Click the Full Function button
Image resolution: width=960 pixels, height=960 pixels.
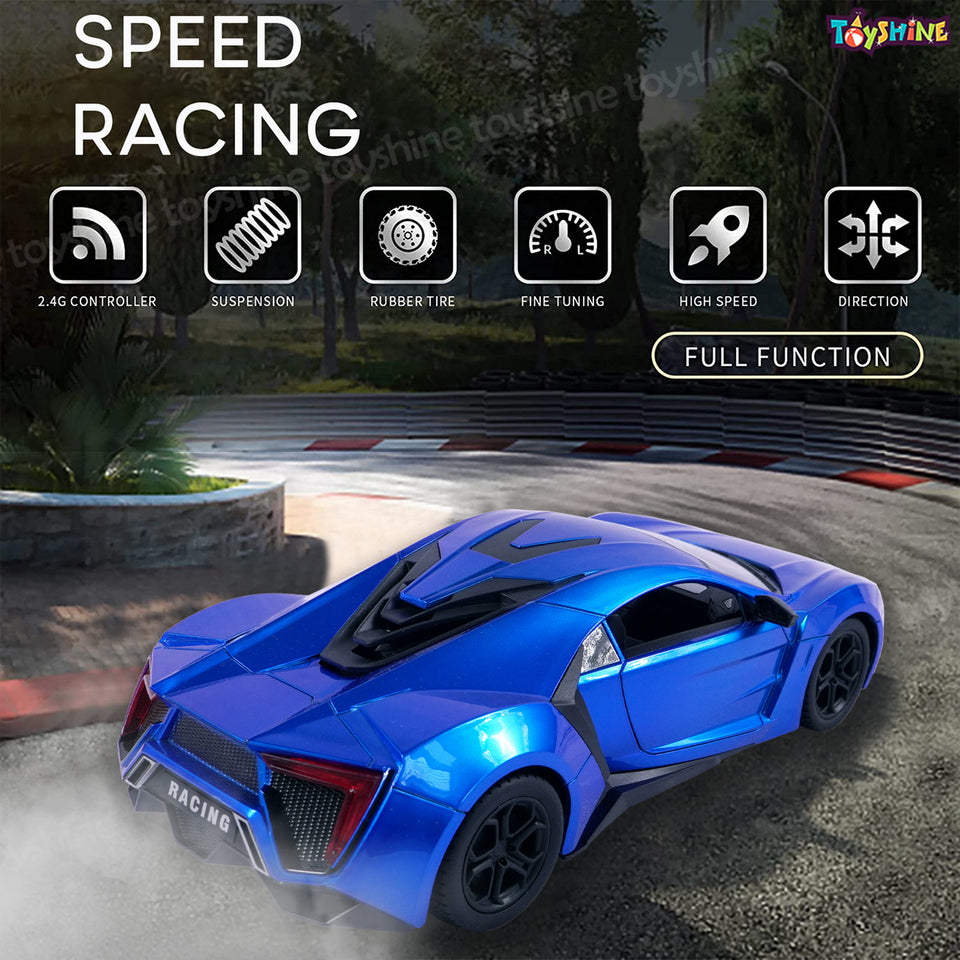click(x=787, y=356)
